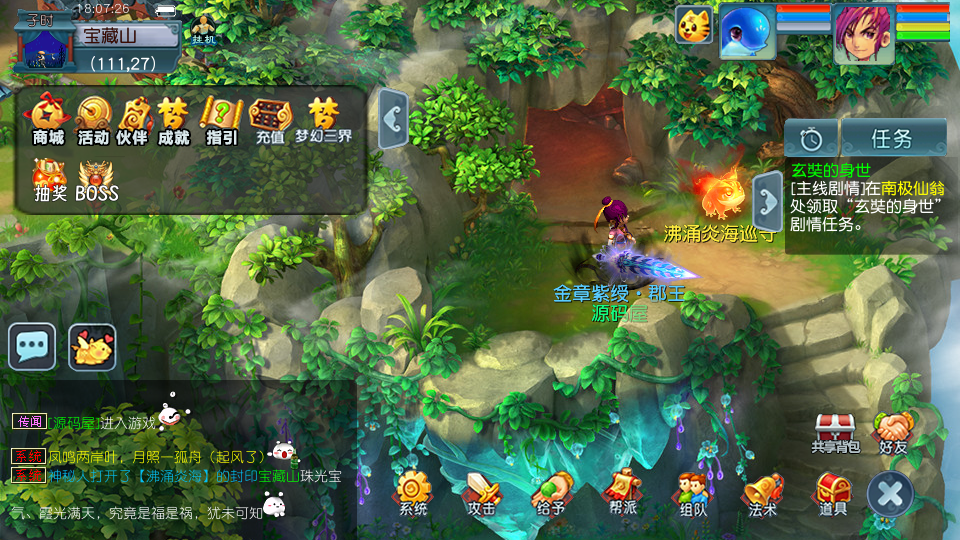Open the 任务 quest tab

(892, 138)
